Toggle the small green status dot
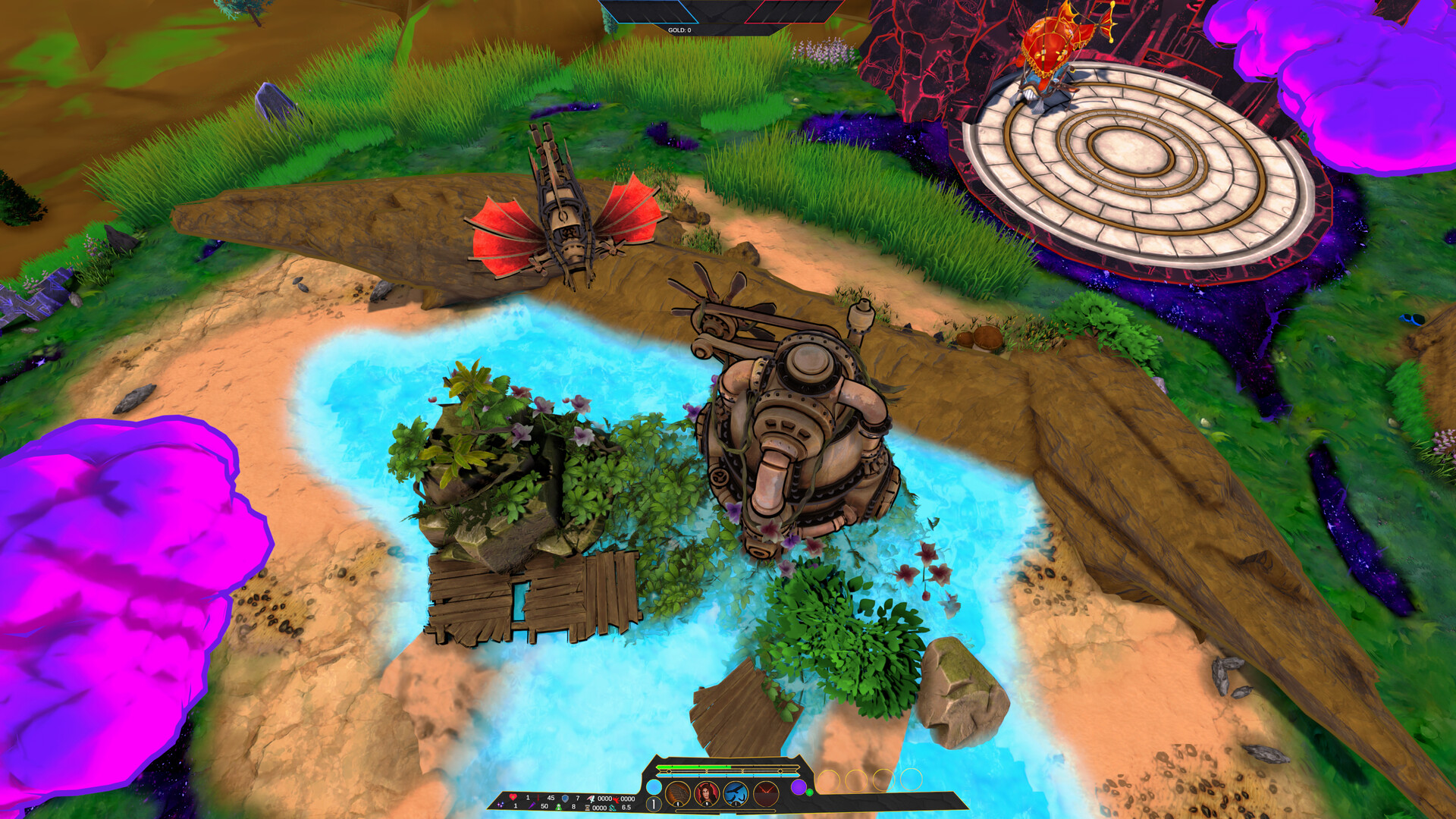The height and width of the screenshot is (819, 1456). coord(810,792)
